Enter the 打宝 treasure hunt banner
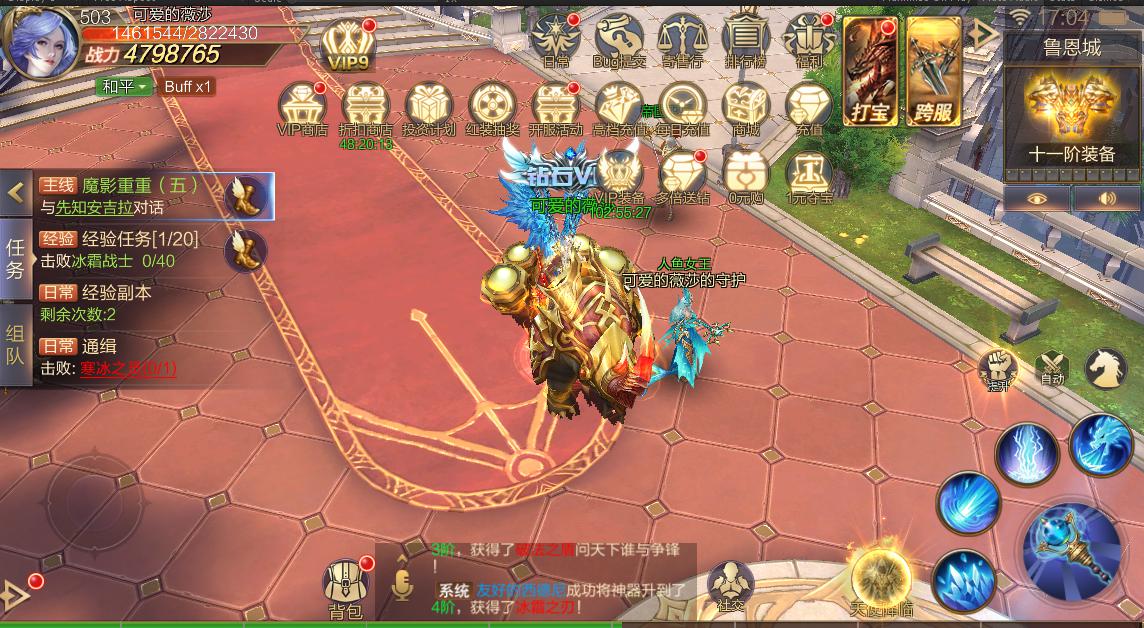 870,71
